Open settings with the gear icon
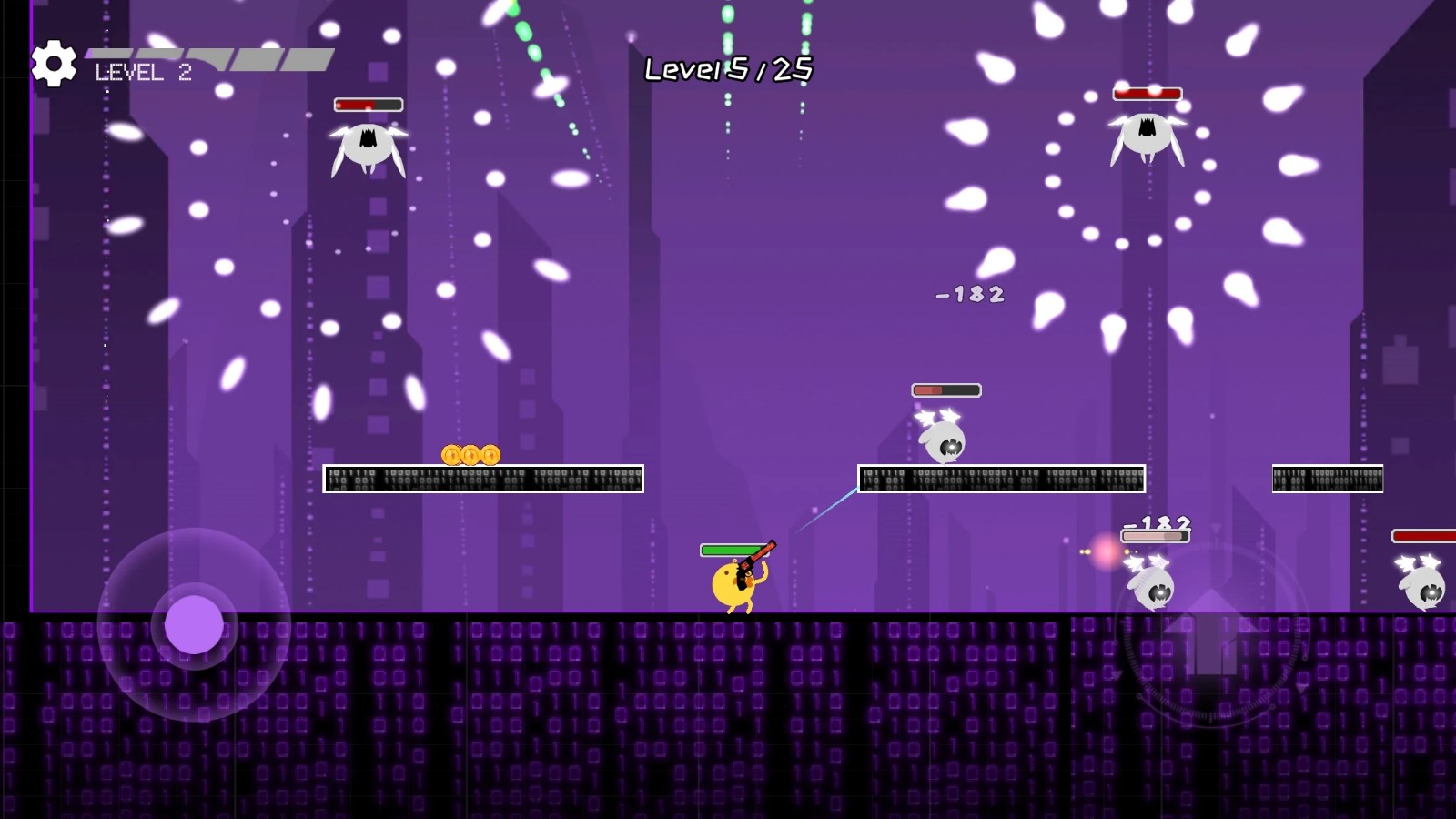This screenshot has width=1456, height=819. (54, 64)
